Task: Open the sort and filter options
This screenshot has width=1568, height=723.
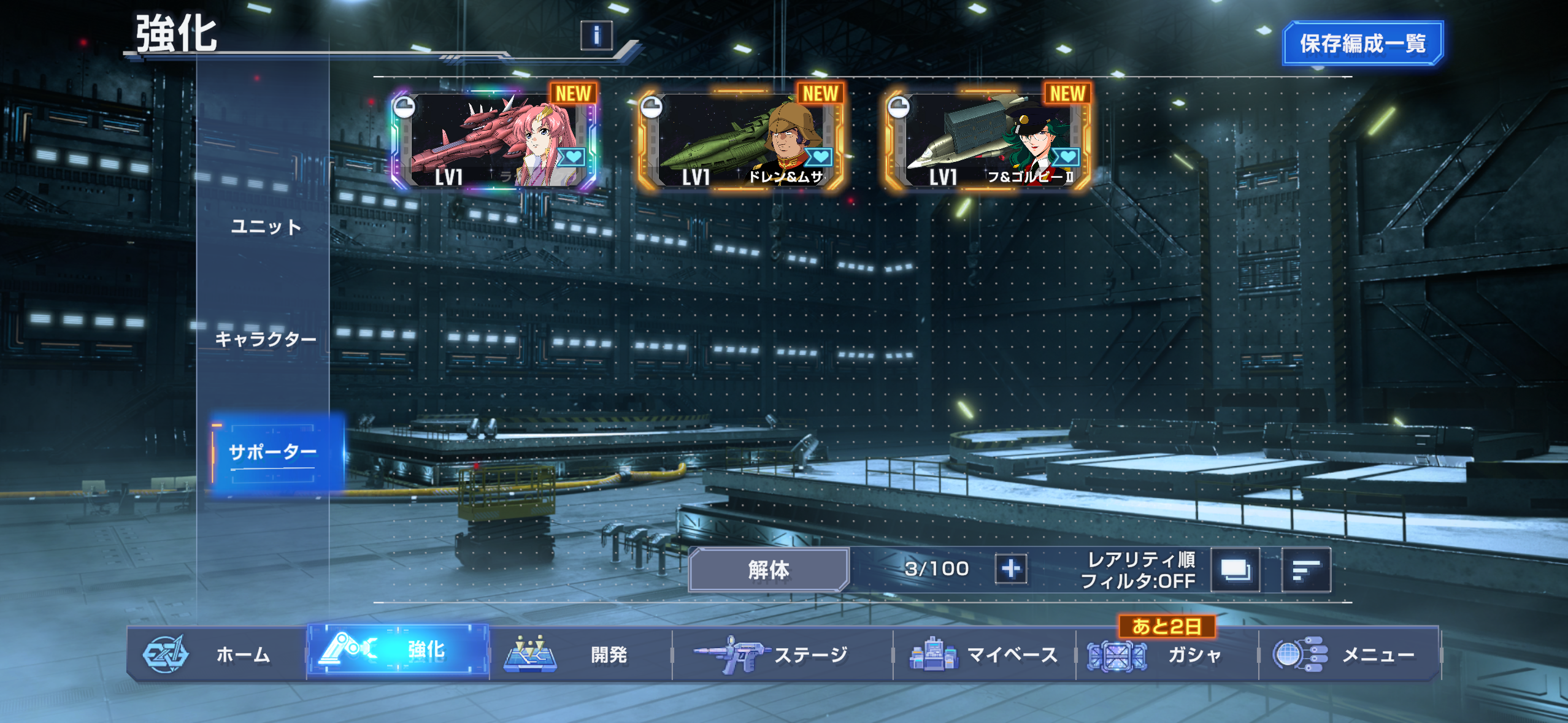Action: click(1306, 570)
